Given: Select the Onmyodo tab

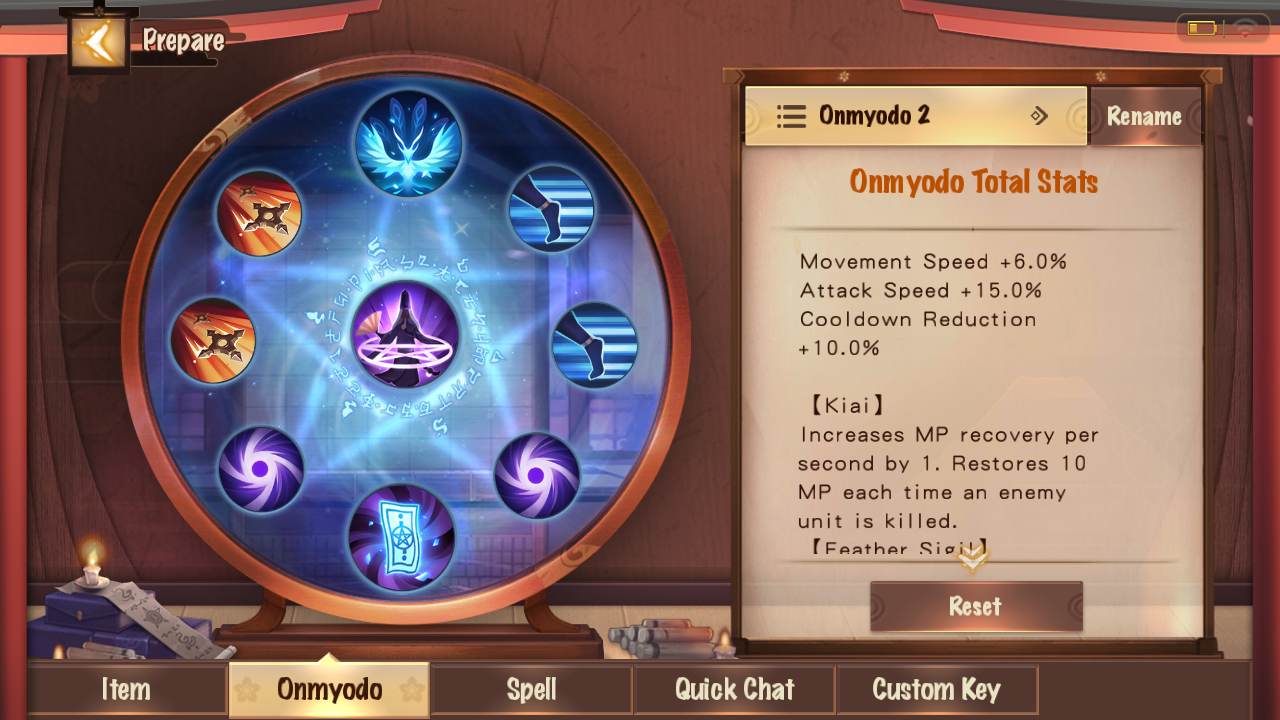Looking at the screenshot, I should coord(329,690).
